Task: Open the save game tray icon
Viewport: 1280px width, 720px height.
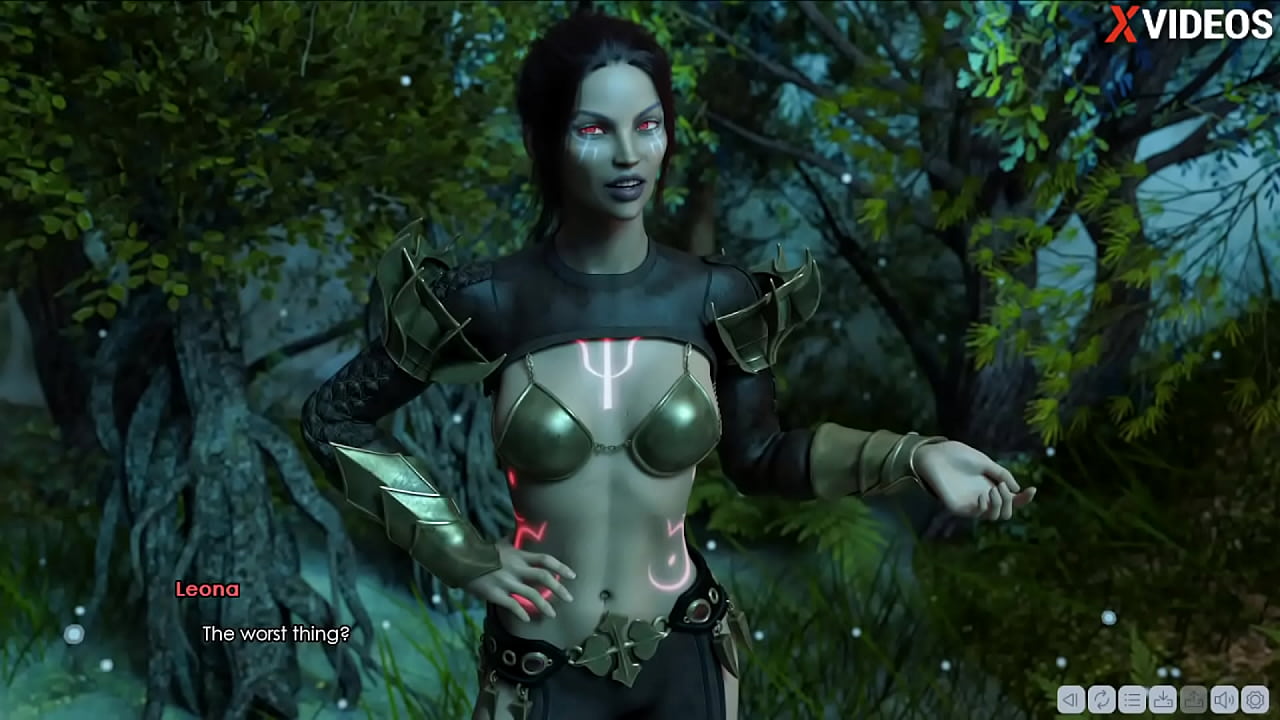Action: tap(1162, 699)
